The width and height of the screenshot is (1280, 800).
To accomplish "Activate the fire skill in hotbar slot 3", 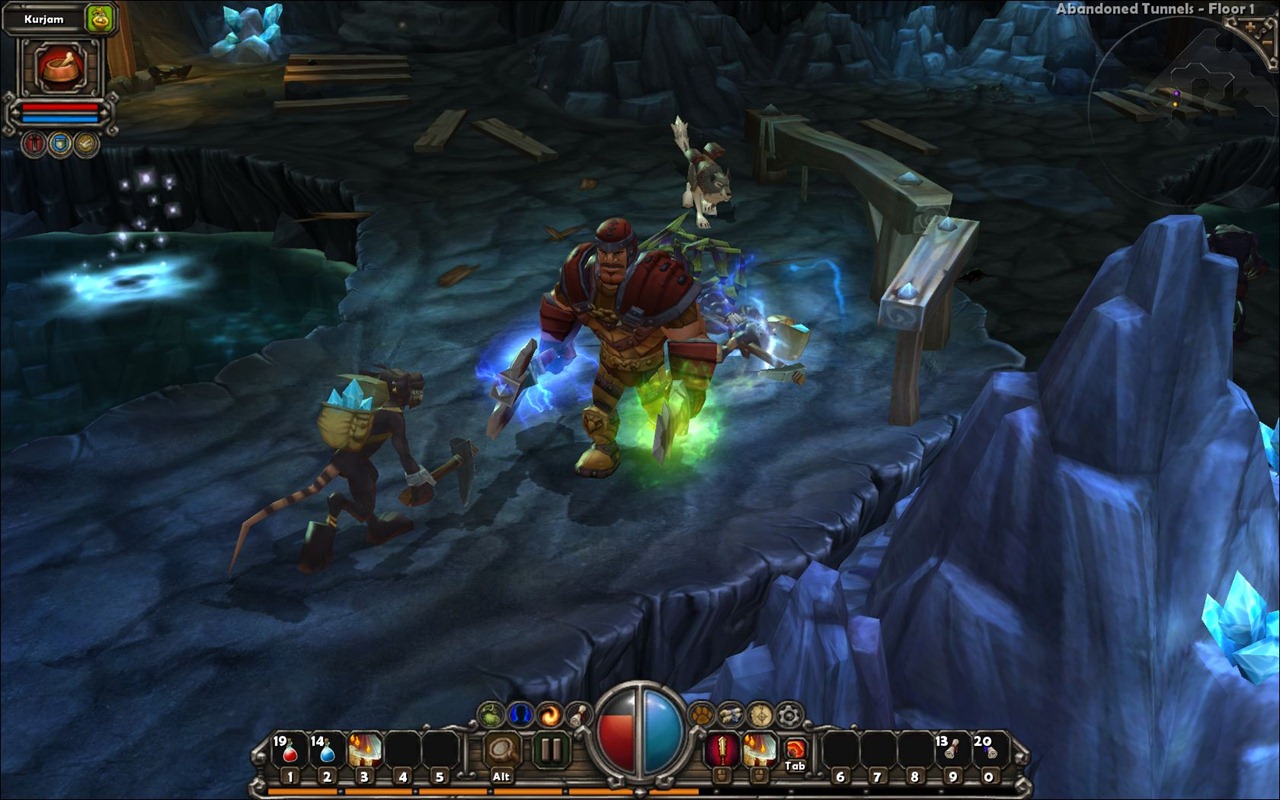I will 365,750.
